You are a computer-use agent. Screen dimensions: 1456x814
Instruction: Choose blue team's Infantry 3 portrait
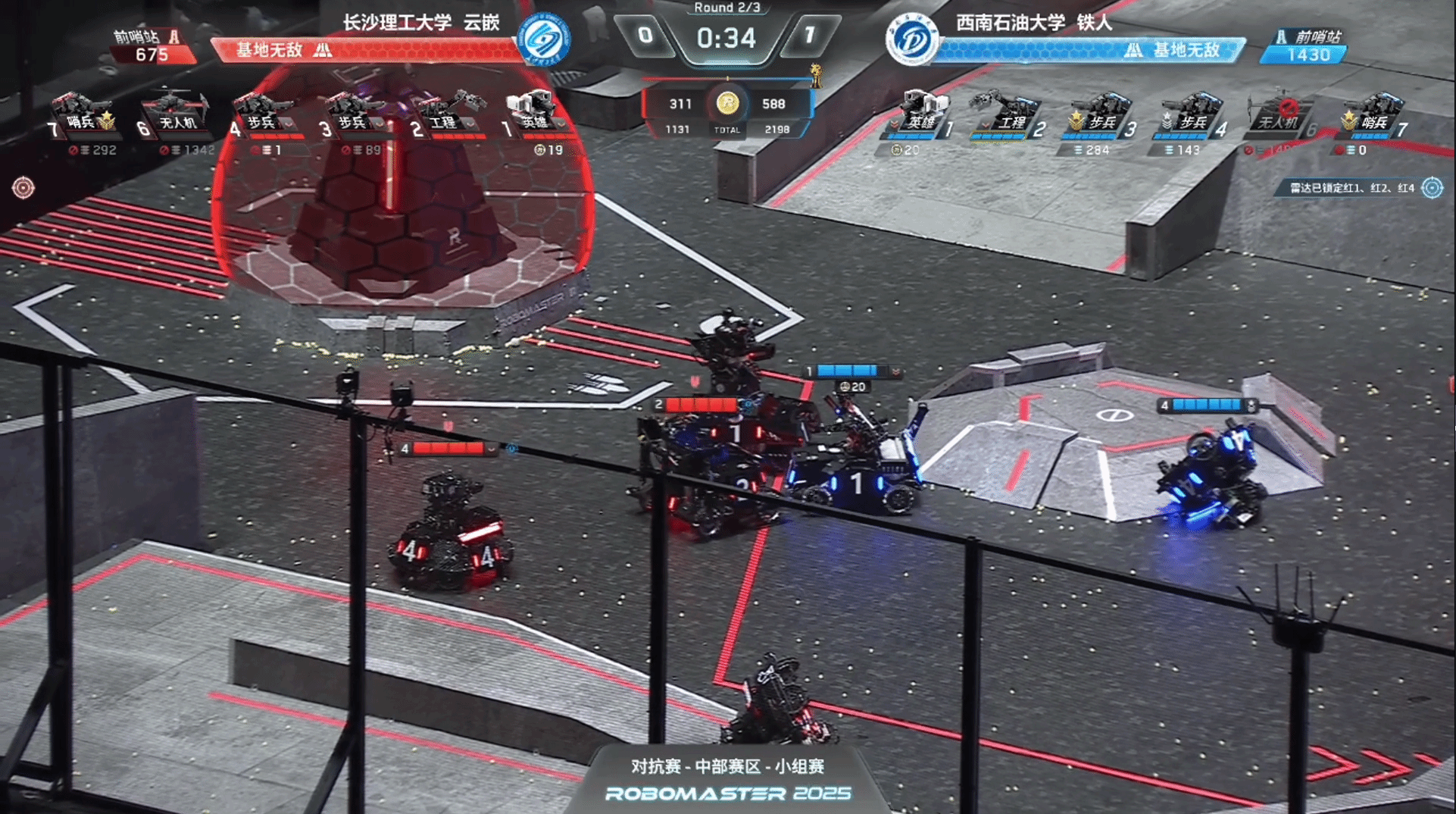(1100, 114)
